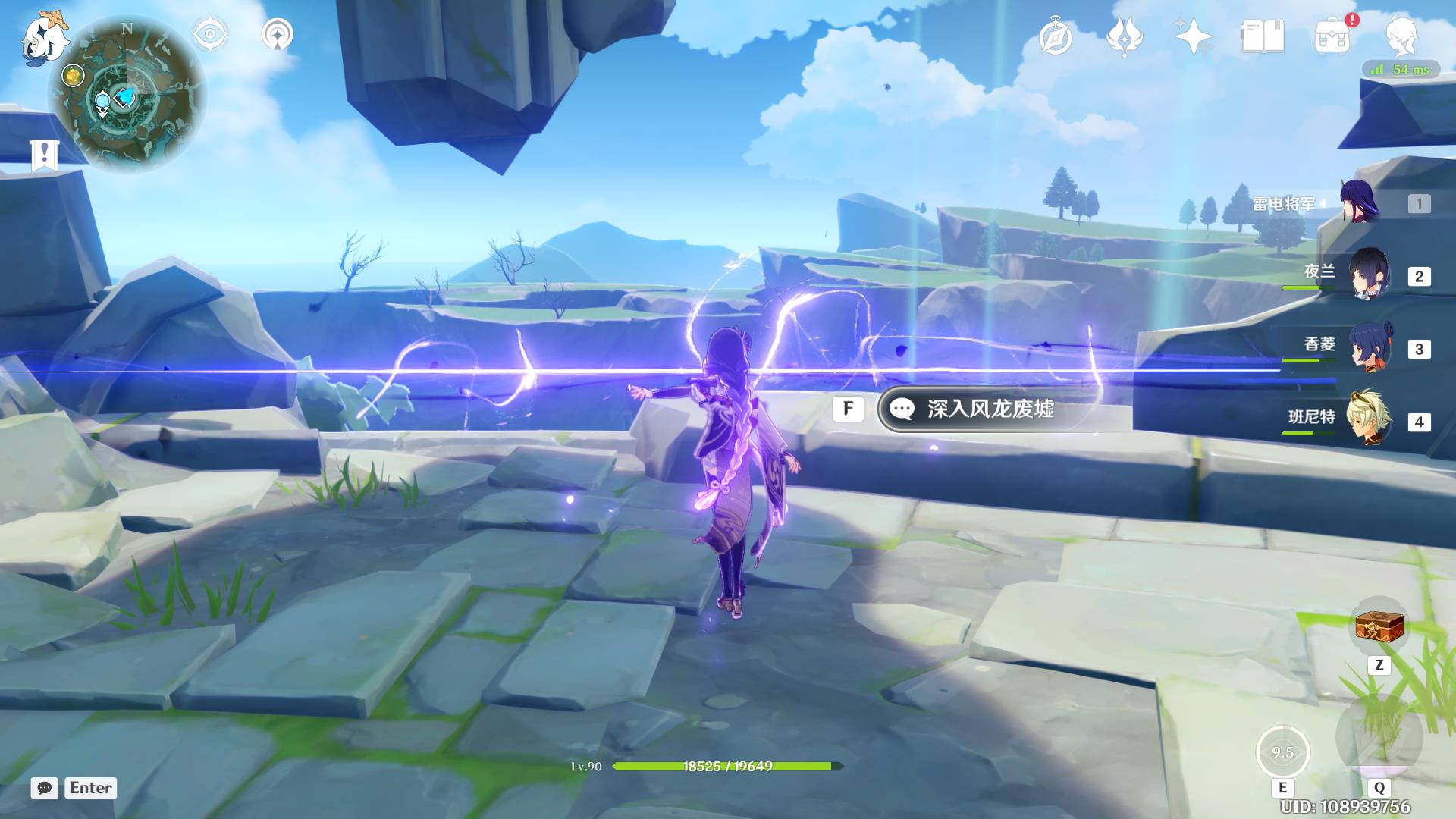Image resolution: width=1456 pixels, height=819 pixels.
Task: Open the chat box speech bubble
Action: tap(45, 788)
